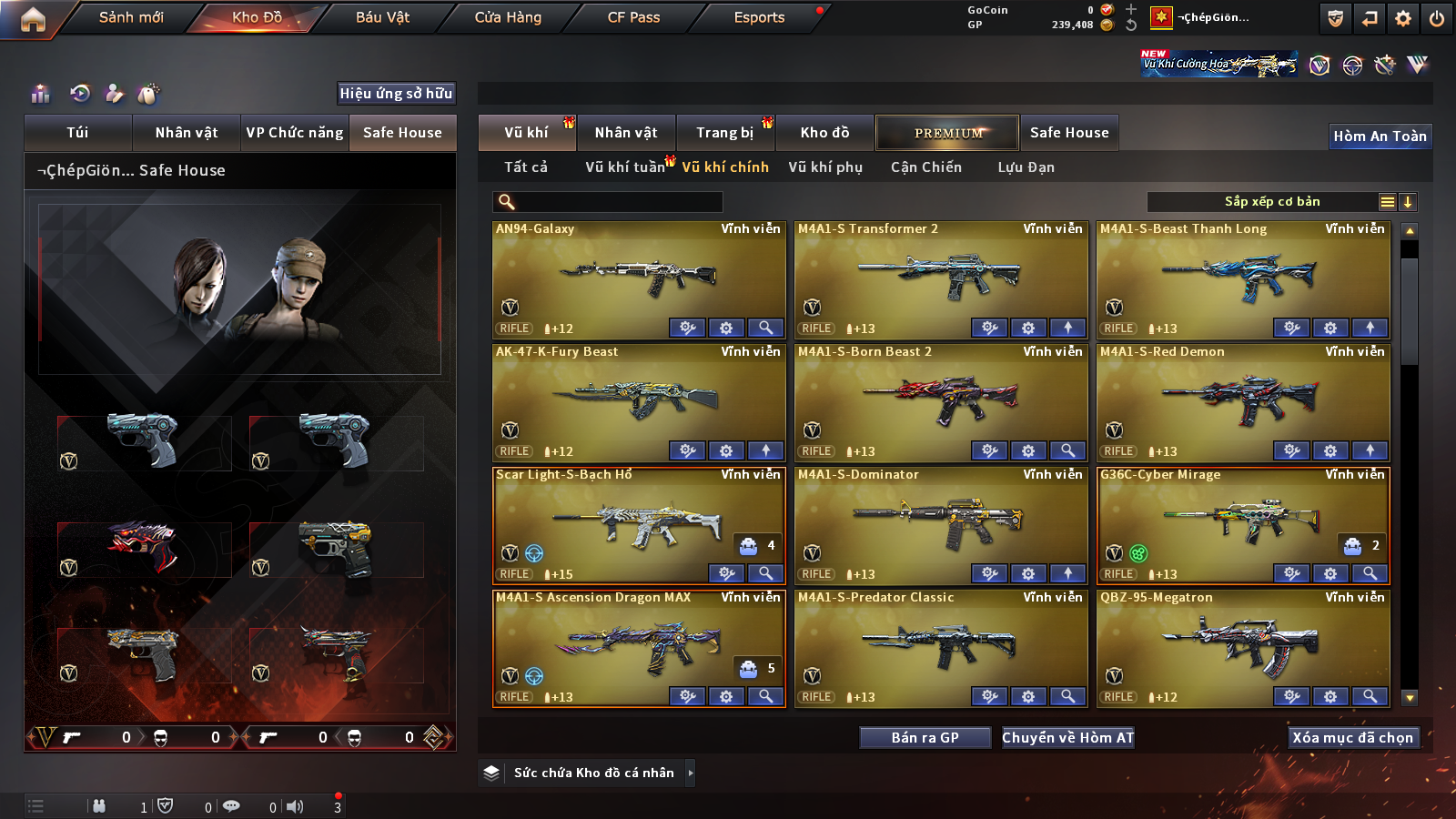Open settings with the gear icon
1456x819 pixels.
pyautogui.click(x=1403, y=18)
